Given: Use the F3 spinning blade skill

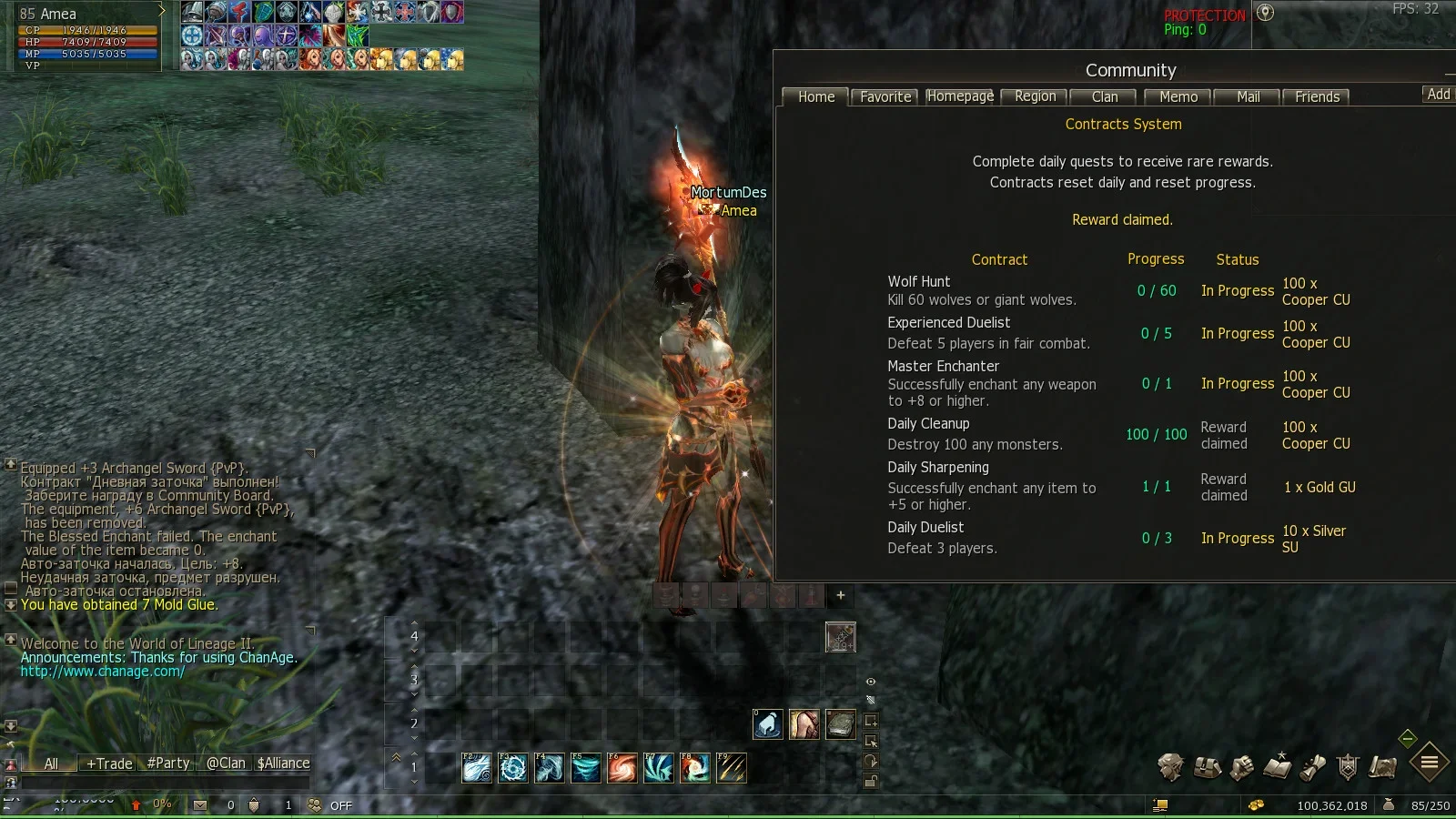Looking at the screenshot, I should (x=513, y=769).
